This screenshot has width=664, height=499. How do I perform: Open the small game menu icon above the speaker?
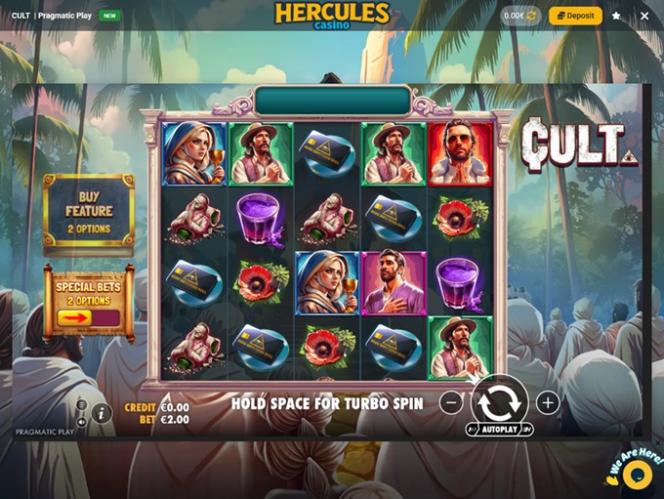(x=81, y=405)
